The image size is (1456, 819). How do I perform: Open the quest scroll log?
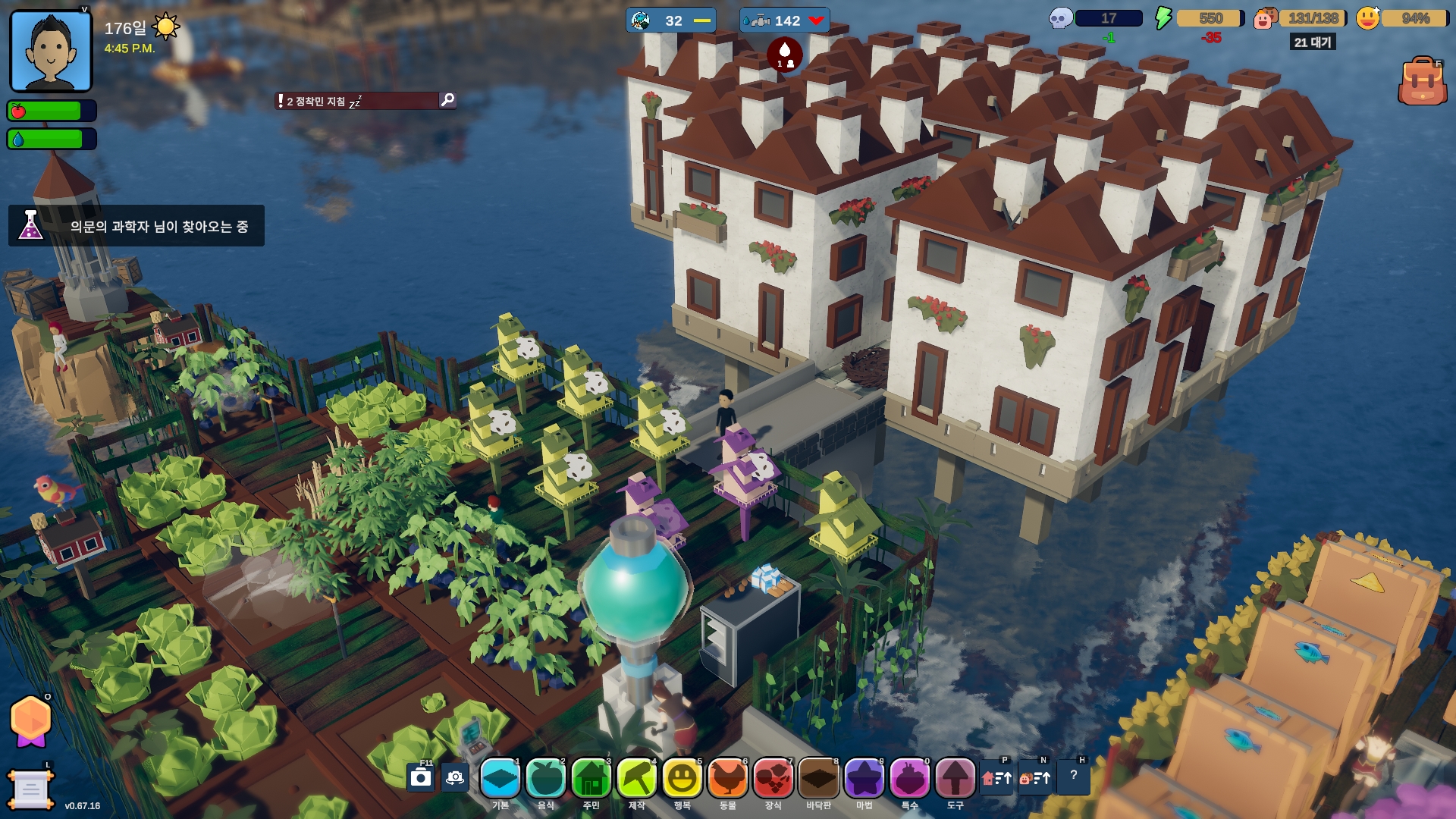[x=30, y=790]
